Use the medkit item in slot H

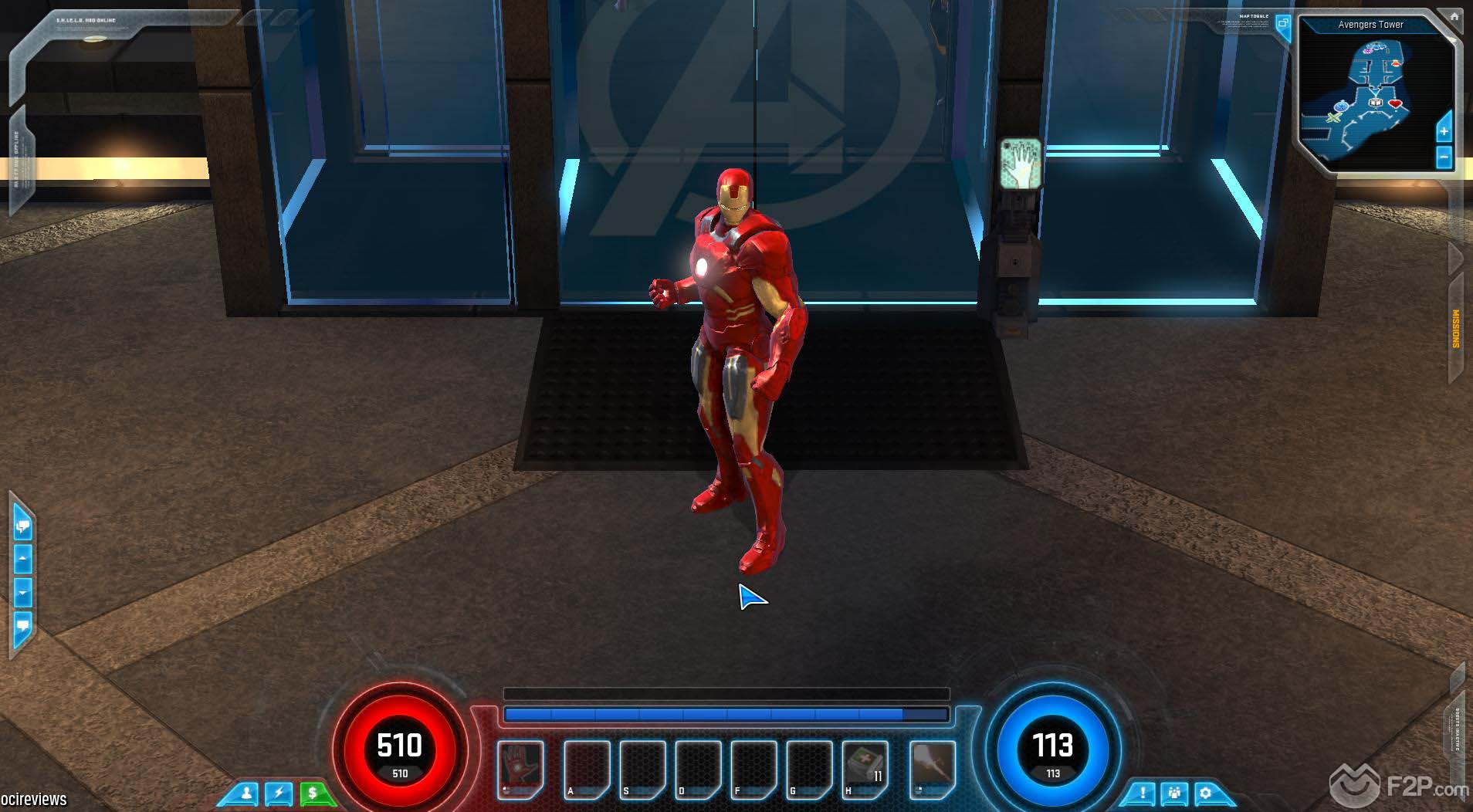(x=865, y=769)
